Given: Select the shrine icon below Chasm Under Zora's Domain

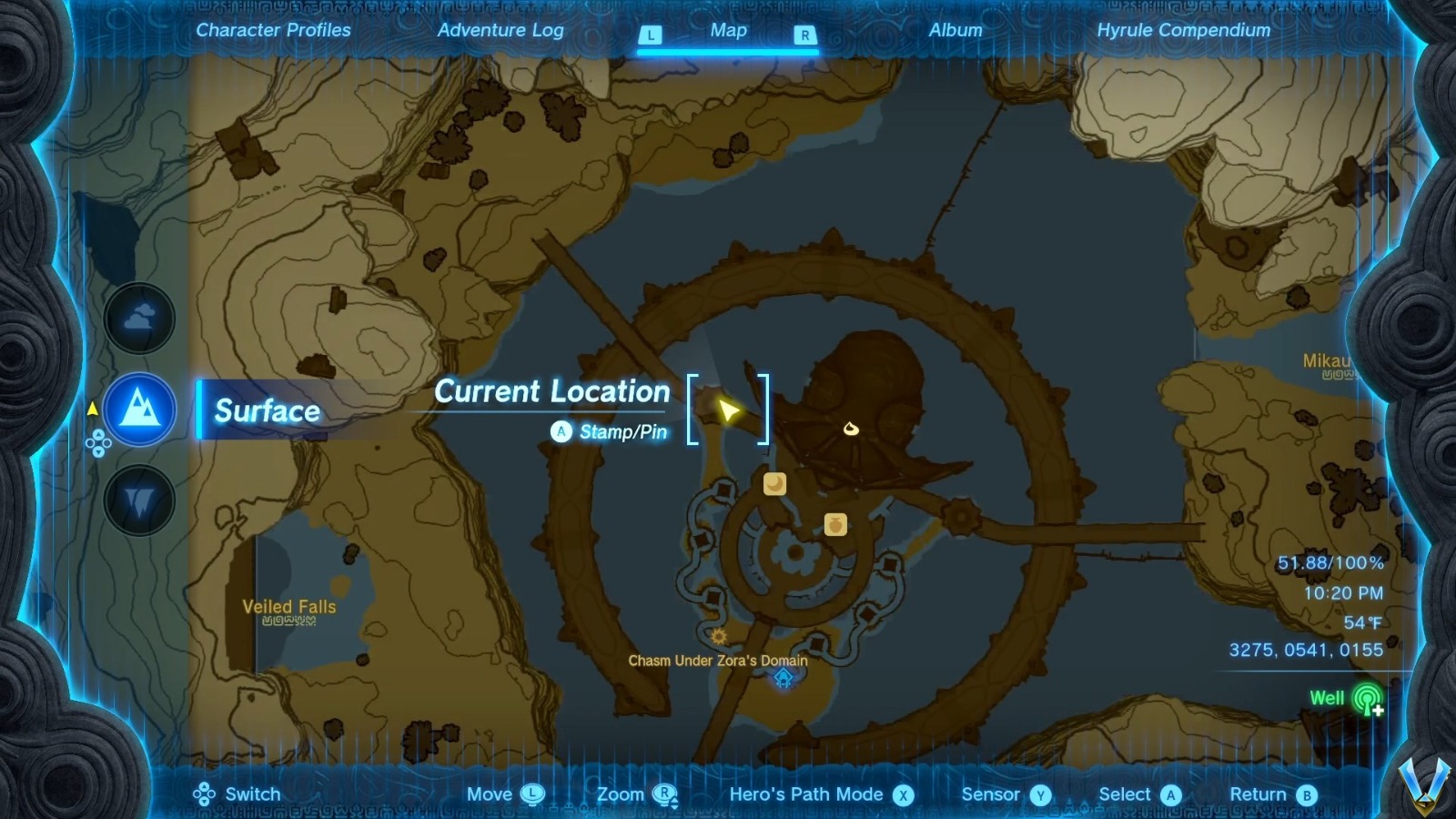Looking at the screenshot, I should (x=784, y=678).
